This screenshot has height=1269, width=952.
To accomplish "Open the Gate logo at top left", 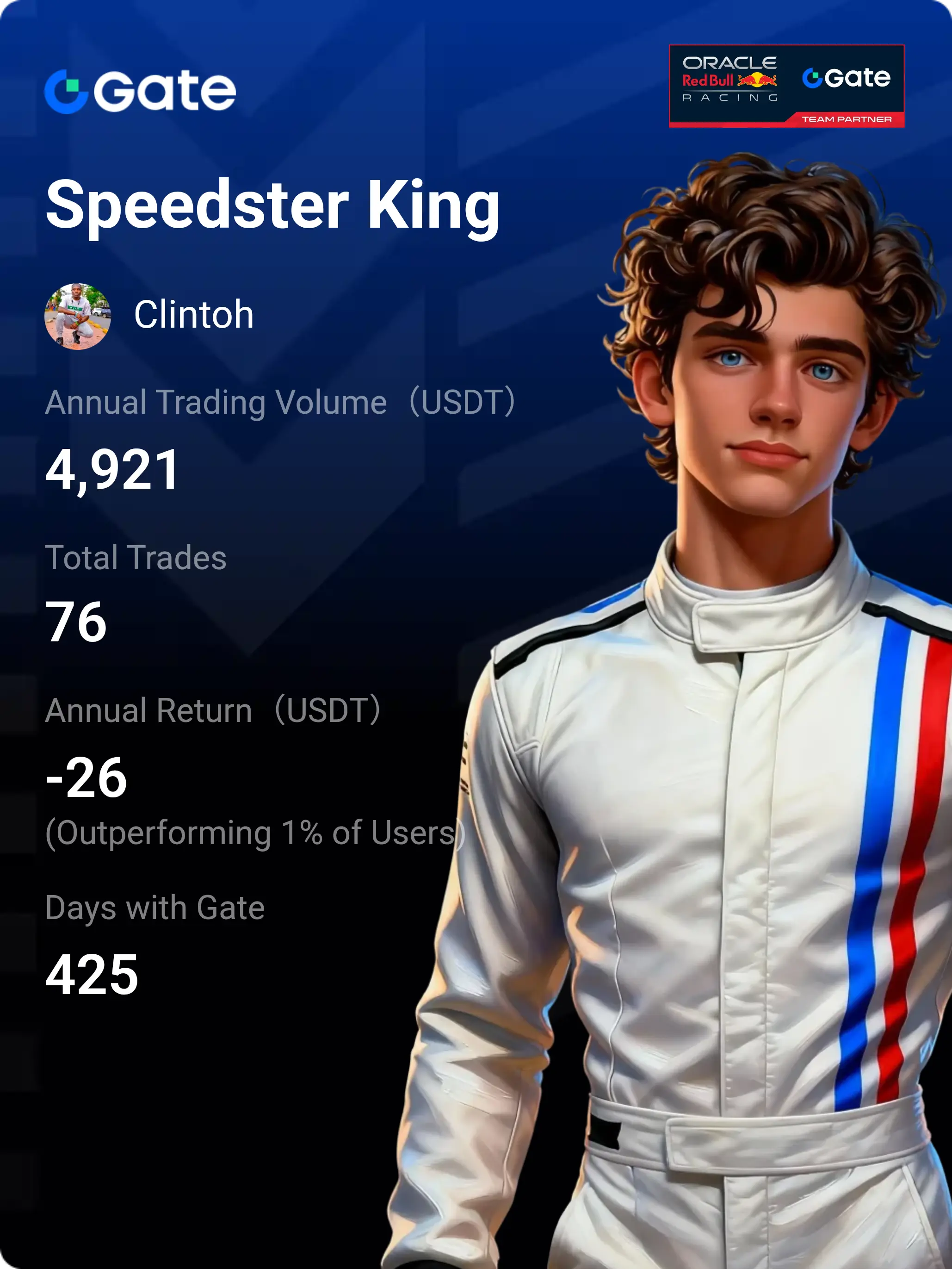I will coord(141,91).
